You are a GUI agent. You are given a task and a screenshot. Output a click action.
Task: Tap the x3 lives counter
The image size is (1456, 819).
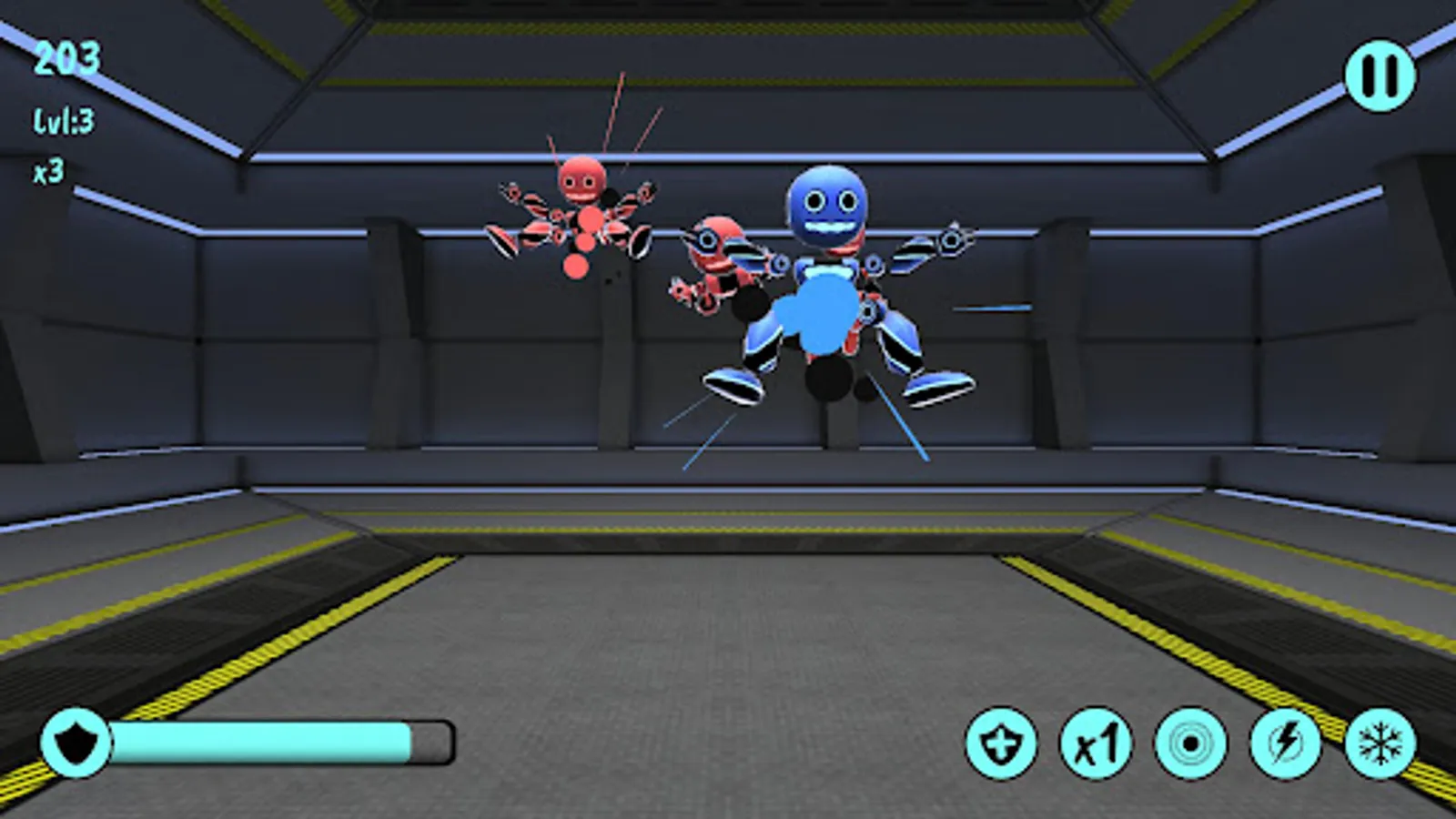click(x=47, y=168)
